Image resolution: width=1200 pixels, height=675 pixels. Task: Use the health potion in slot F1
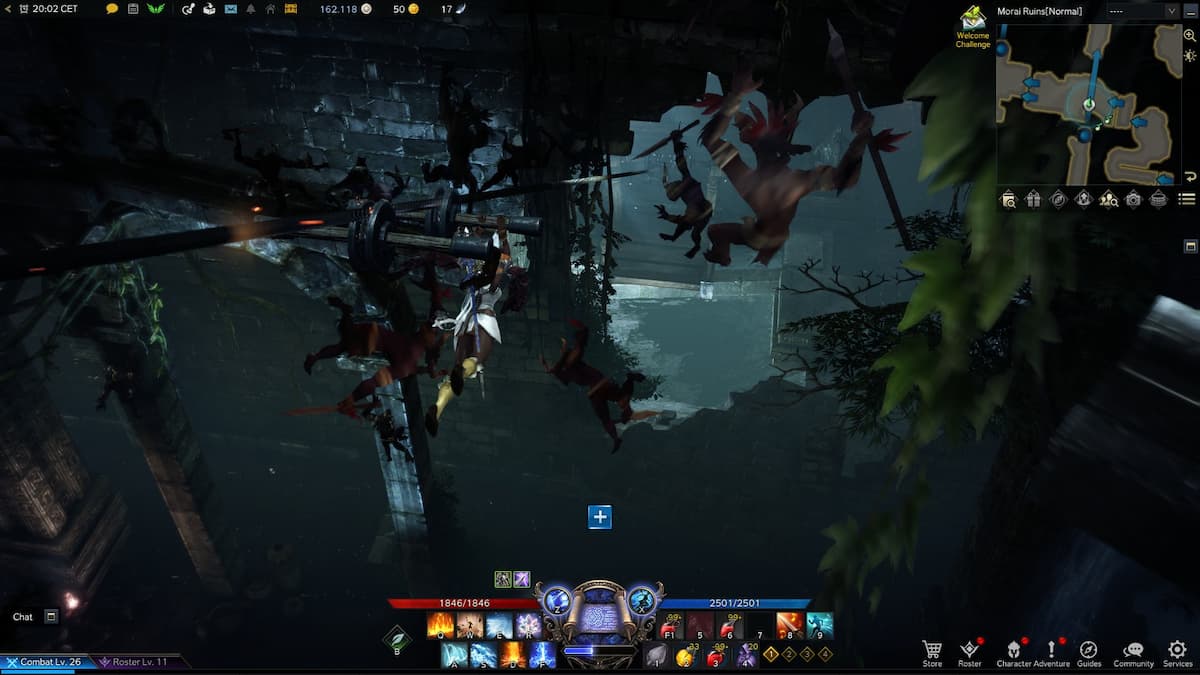pos(671,626)
